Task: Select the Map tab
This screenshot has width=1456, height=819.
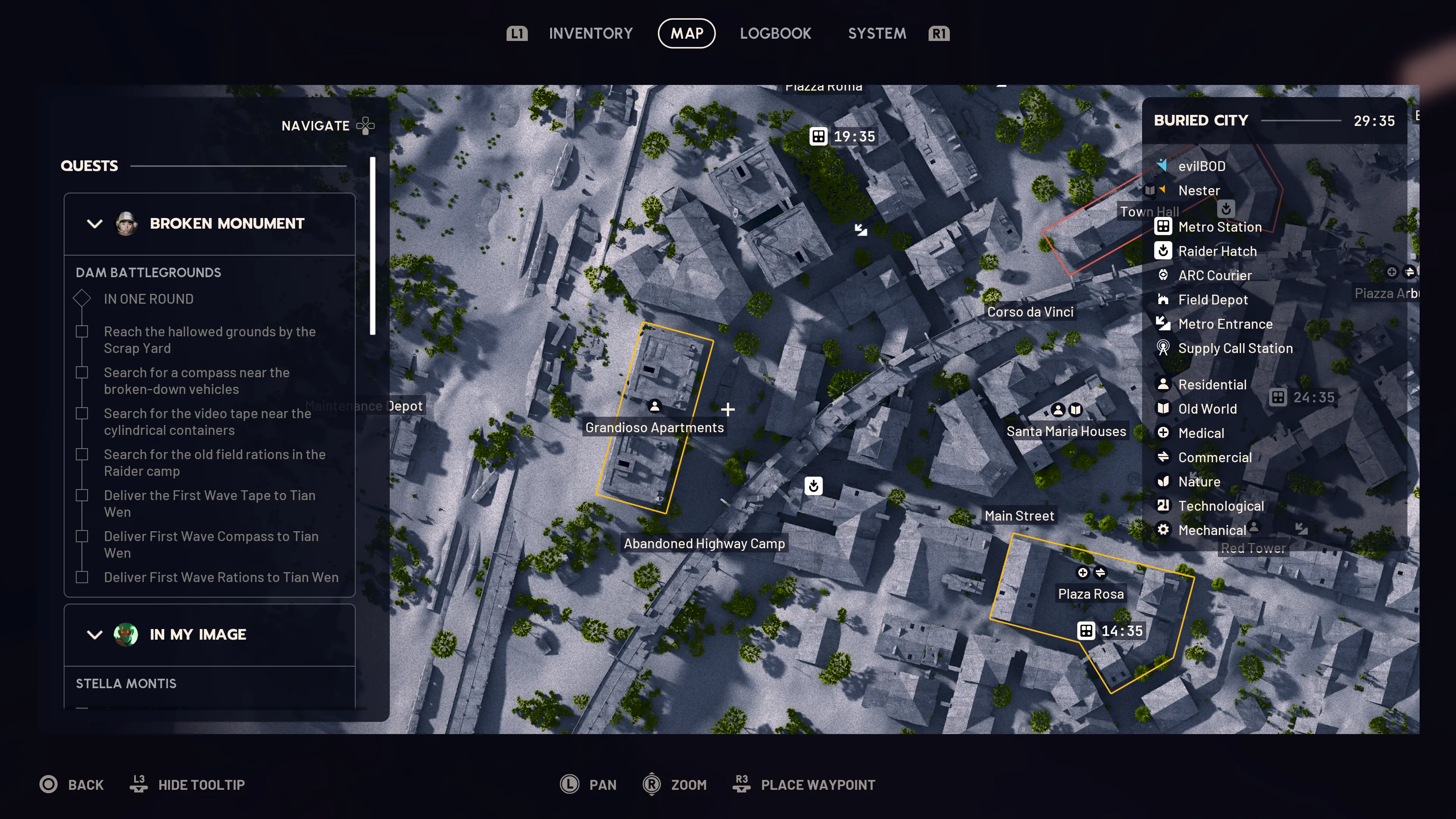Action: [x=686, y=33]
